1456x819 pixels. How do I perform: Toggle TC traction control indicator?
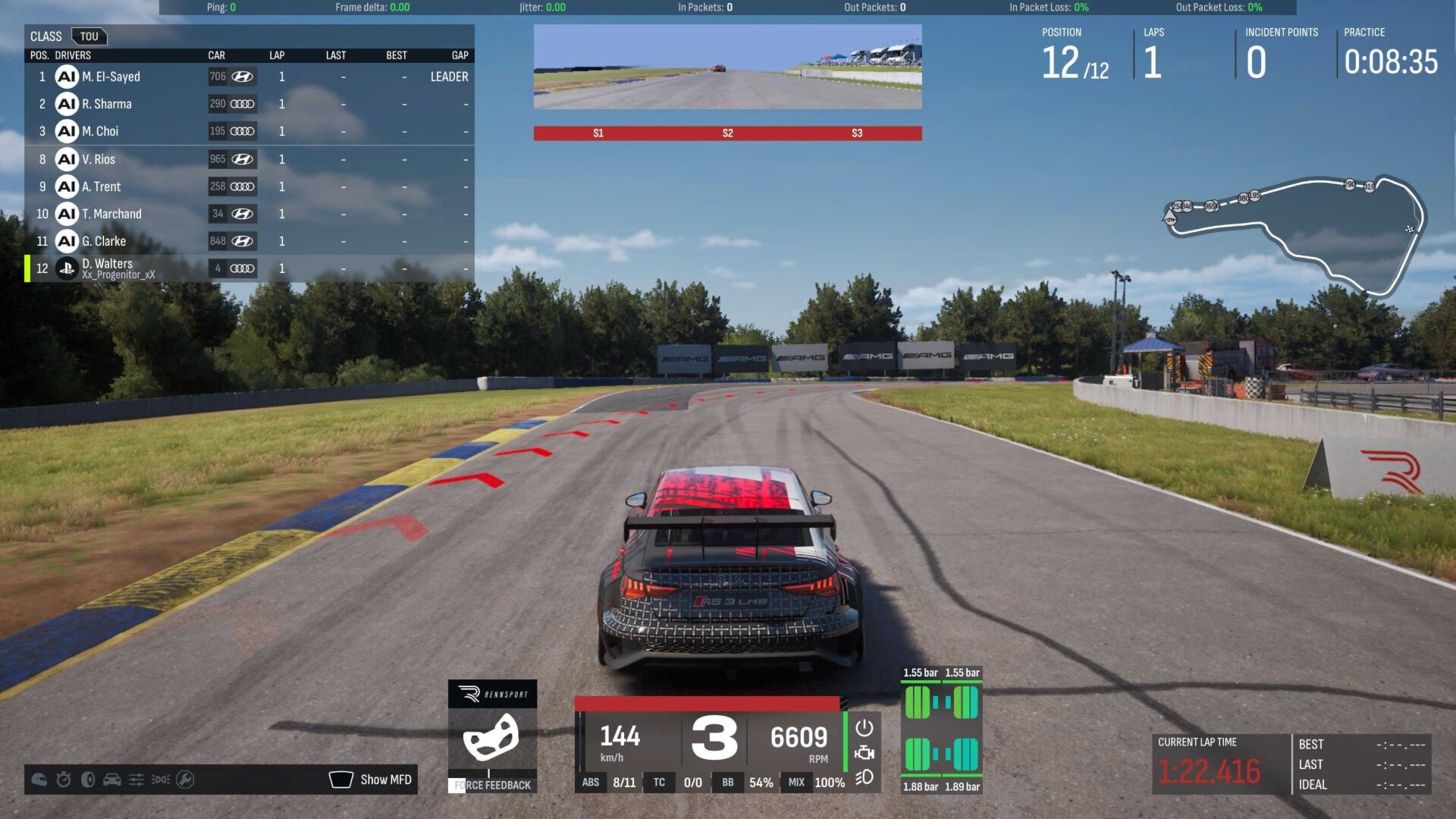tap(659, 782)
